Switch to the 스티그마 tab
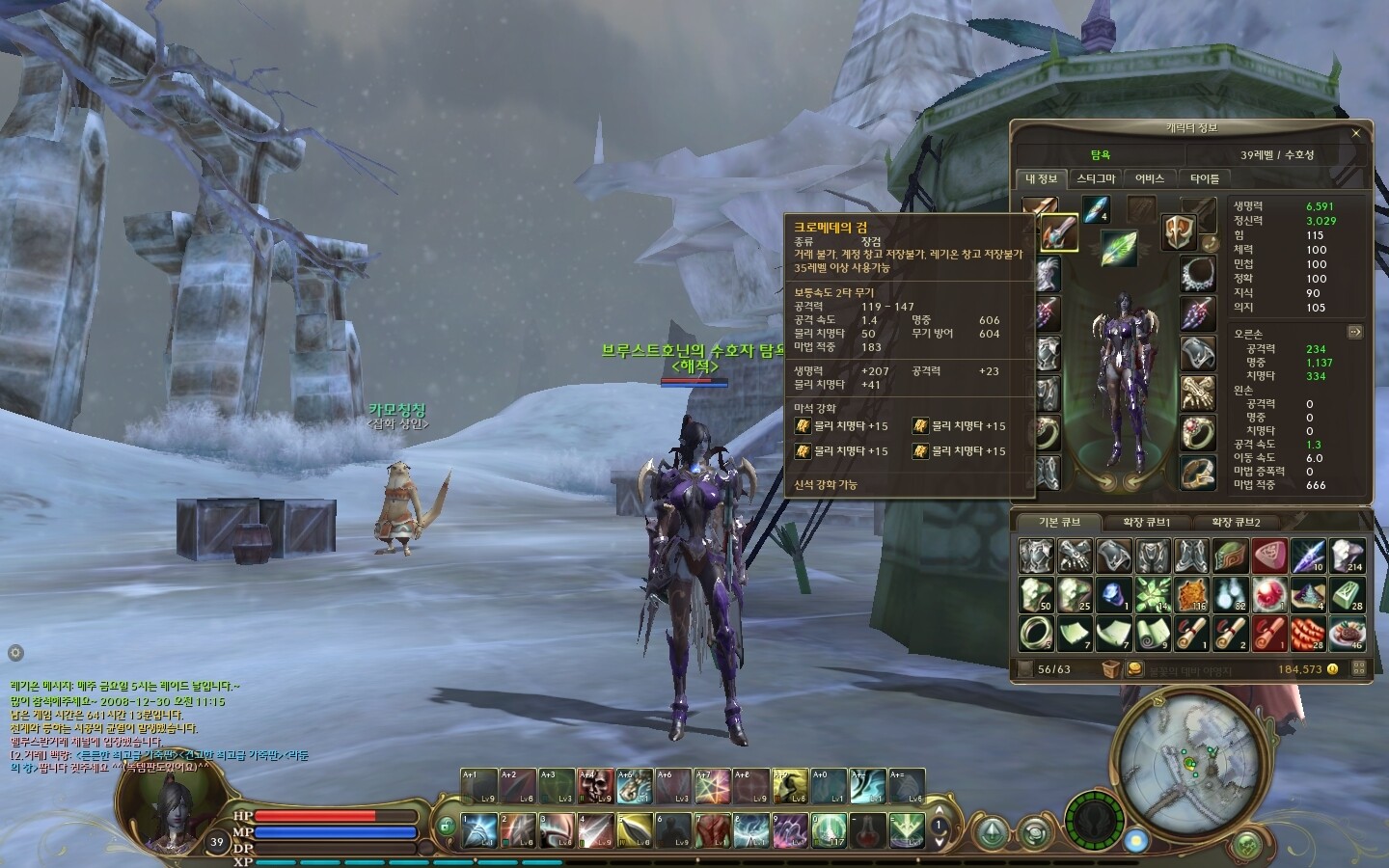The image size is (1389, 868). pos(1096,178)
